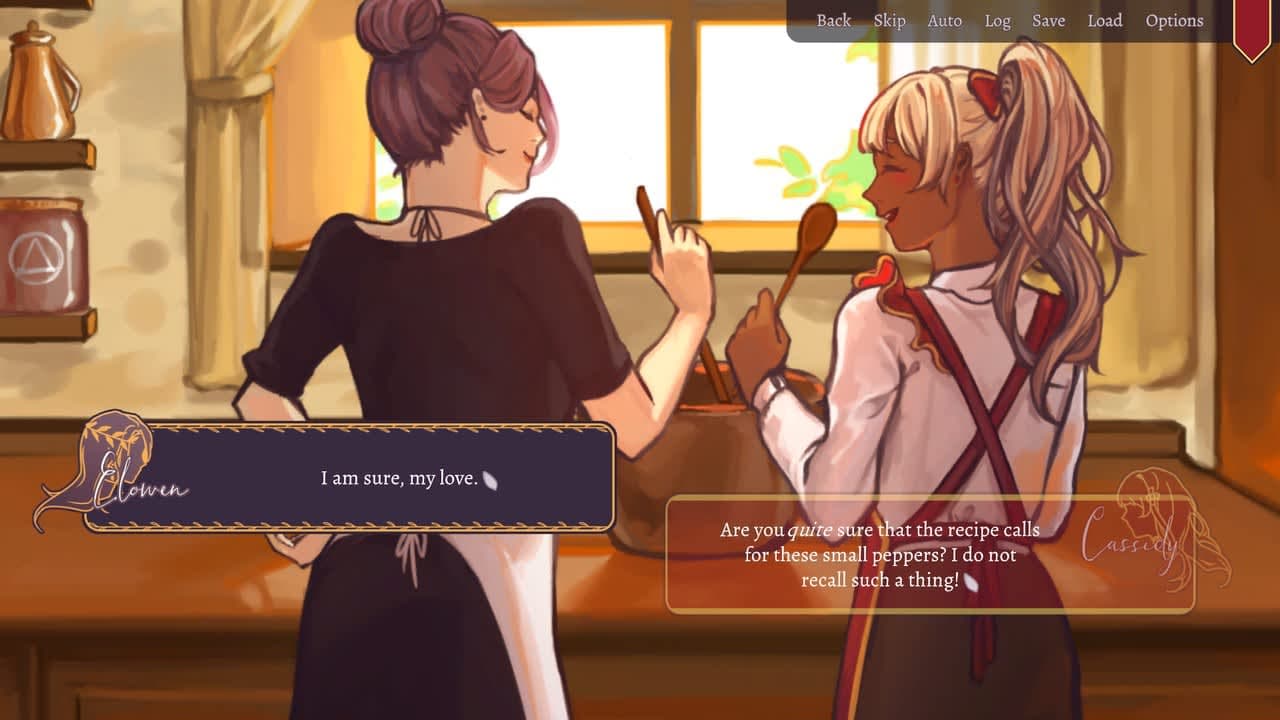This screenshot has width=1280, height=720.
Task: Enable Skip mode in the quick menu
Action: [x=889, y=20]
